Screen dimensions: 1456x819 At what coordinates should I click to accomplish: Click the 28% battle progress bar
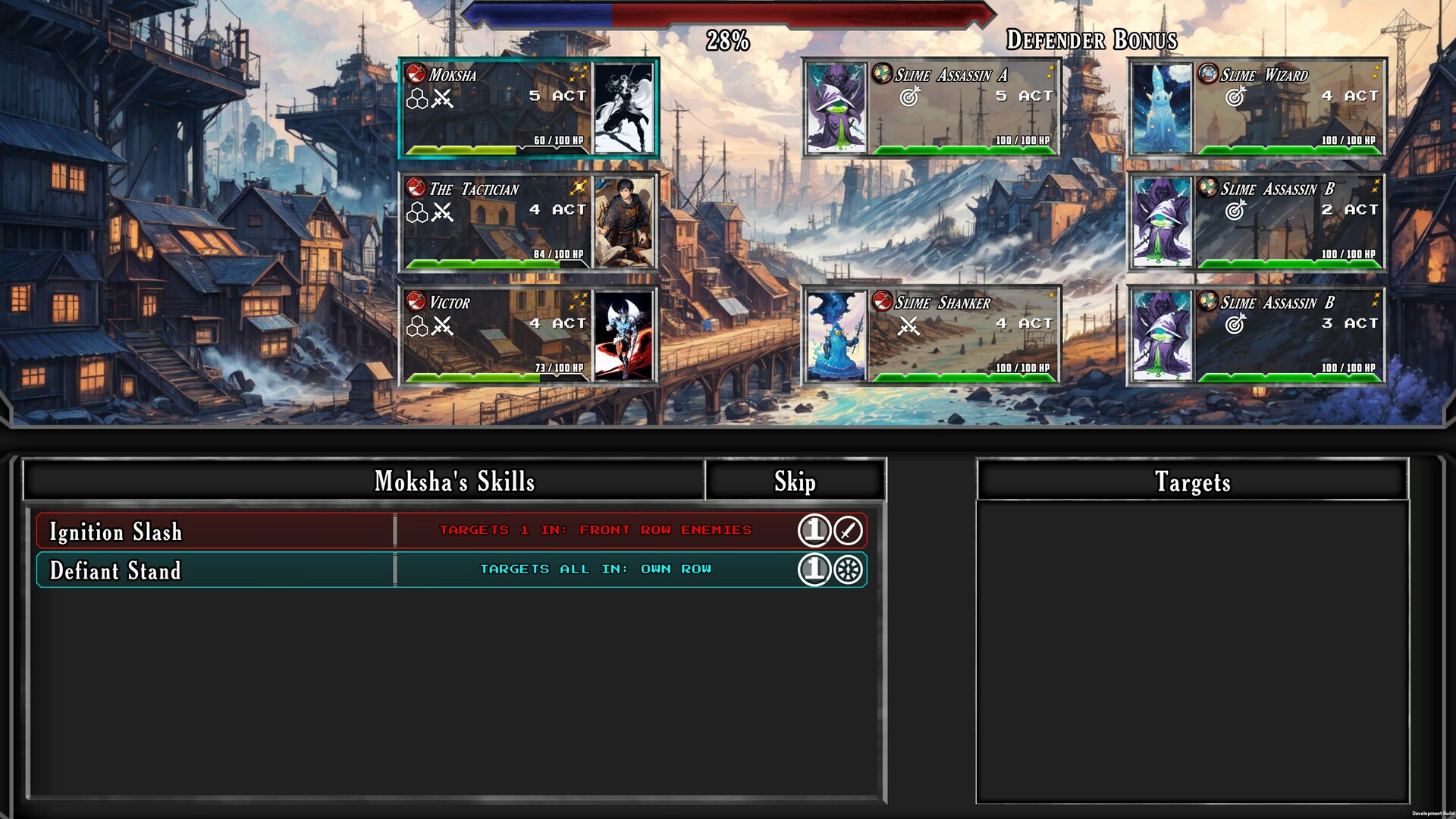(726, 14)
